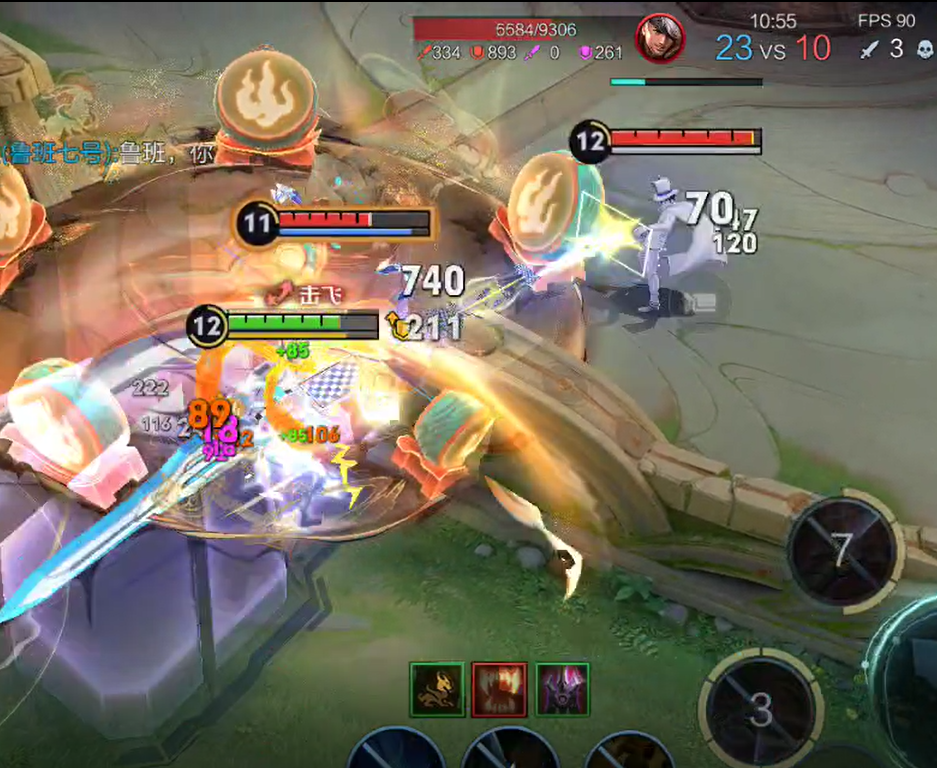Screen dimensions: 937x768
Task: Click the golden beast buff icon
Action: coord(437,689)
